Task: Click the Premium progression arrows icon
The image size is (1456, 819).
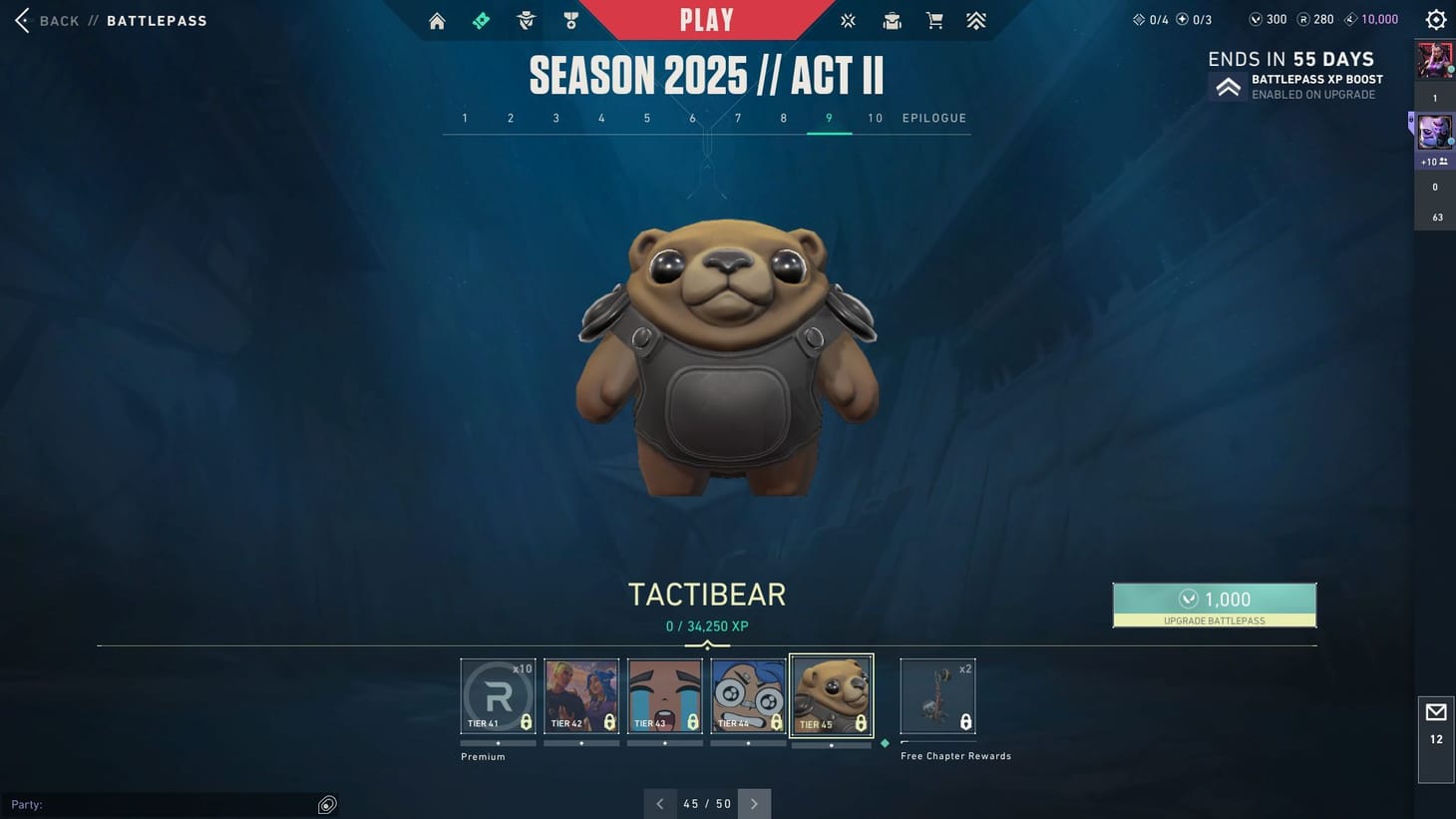Action: (x=975, y=20)
